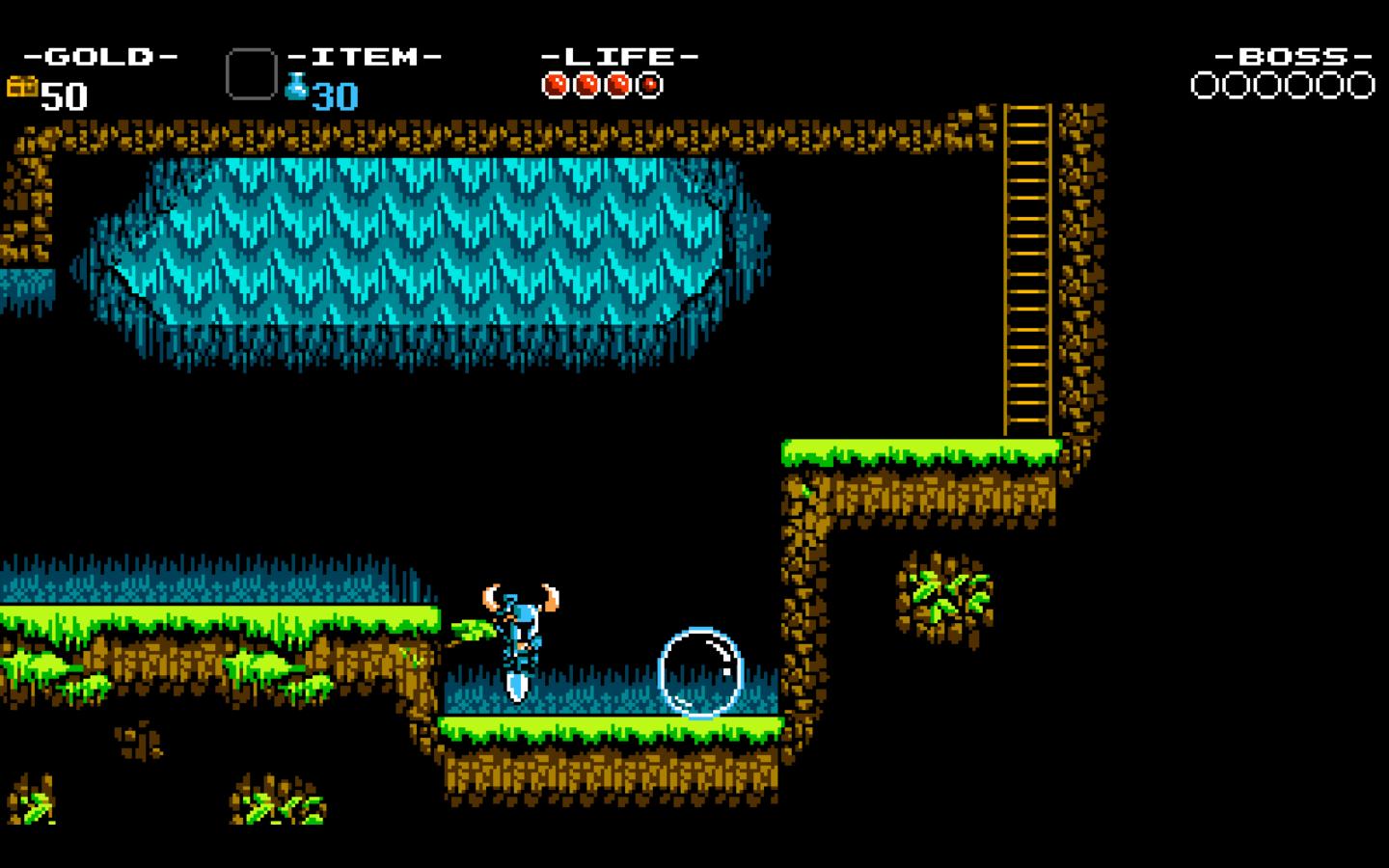The image size is (1389, 868).
Task: Click the first red health orb
Action: (556, 85)
